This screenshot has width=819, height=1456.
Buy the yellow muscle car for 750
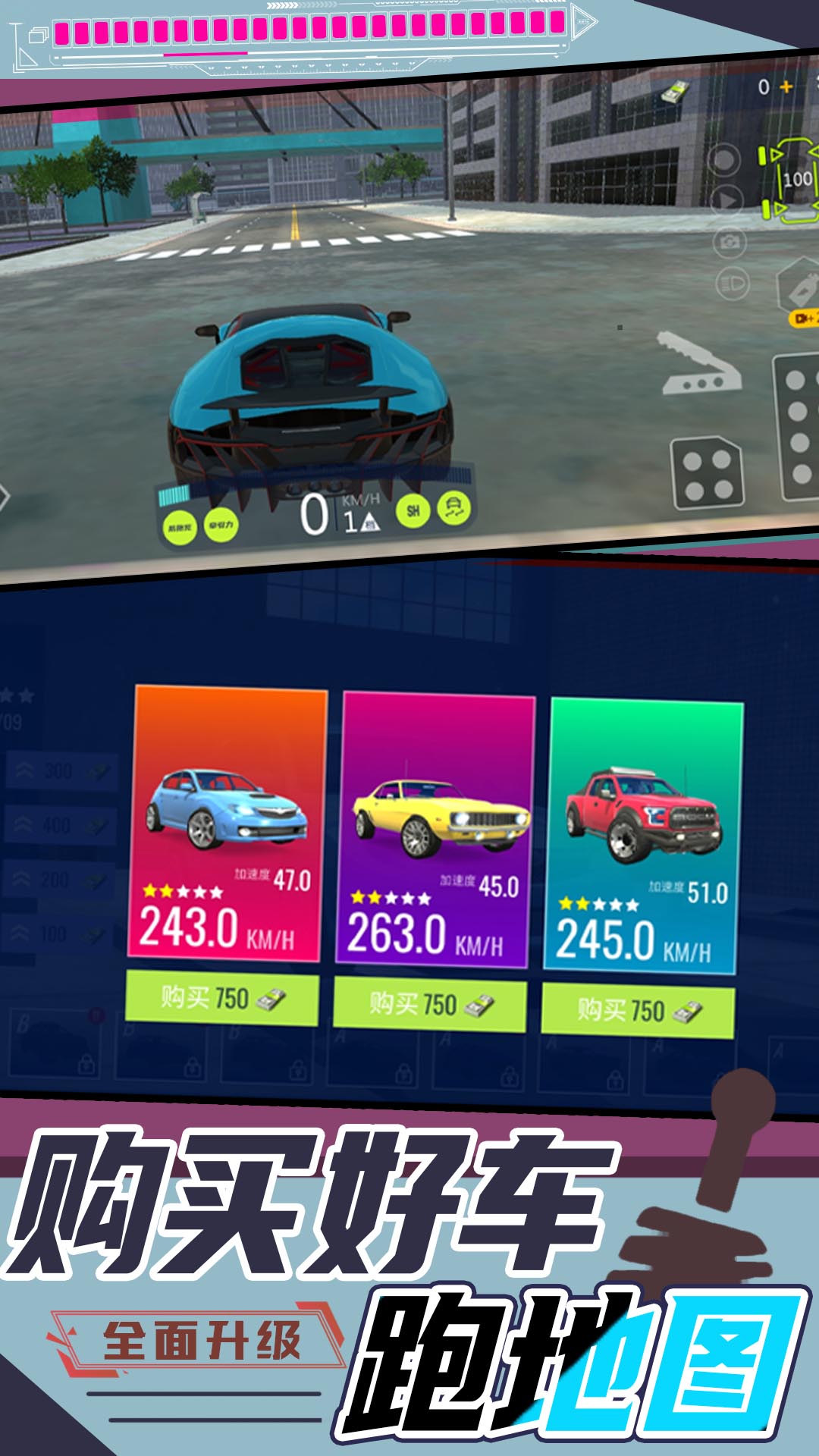(x=430, y=1006)
